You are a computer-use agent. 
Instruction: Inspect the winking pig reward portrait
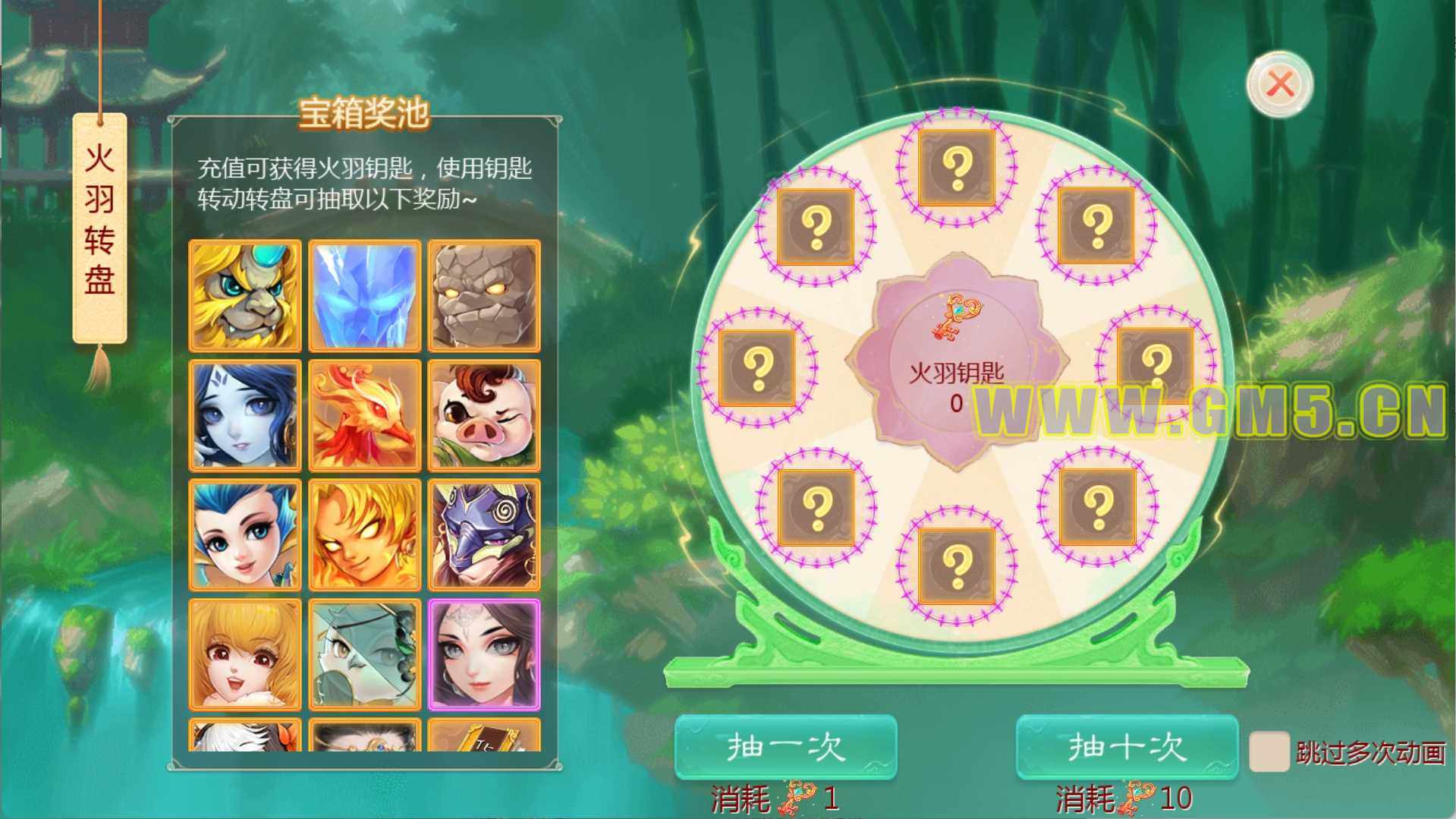coord(484,415)
